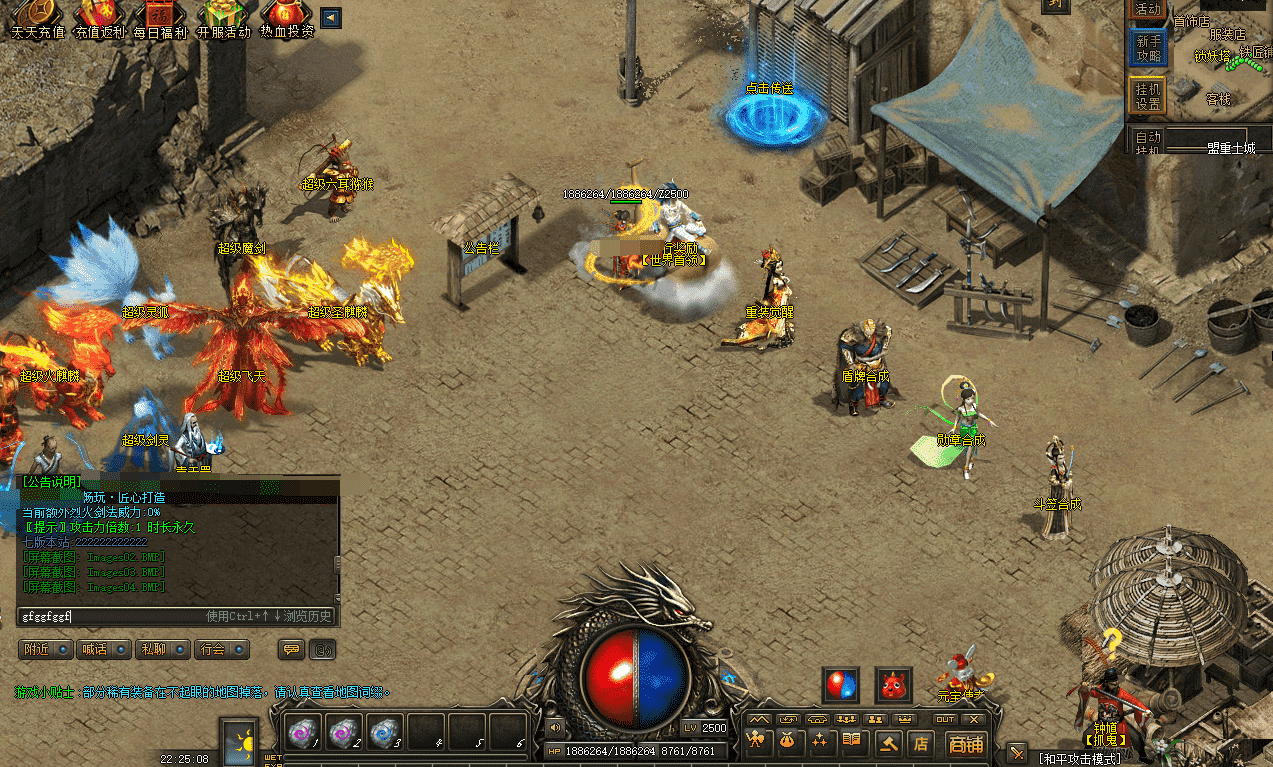Open the 挂机设置 auto-battle settings
1273x767 pixels.
[1148, 95]
